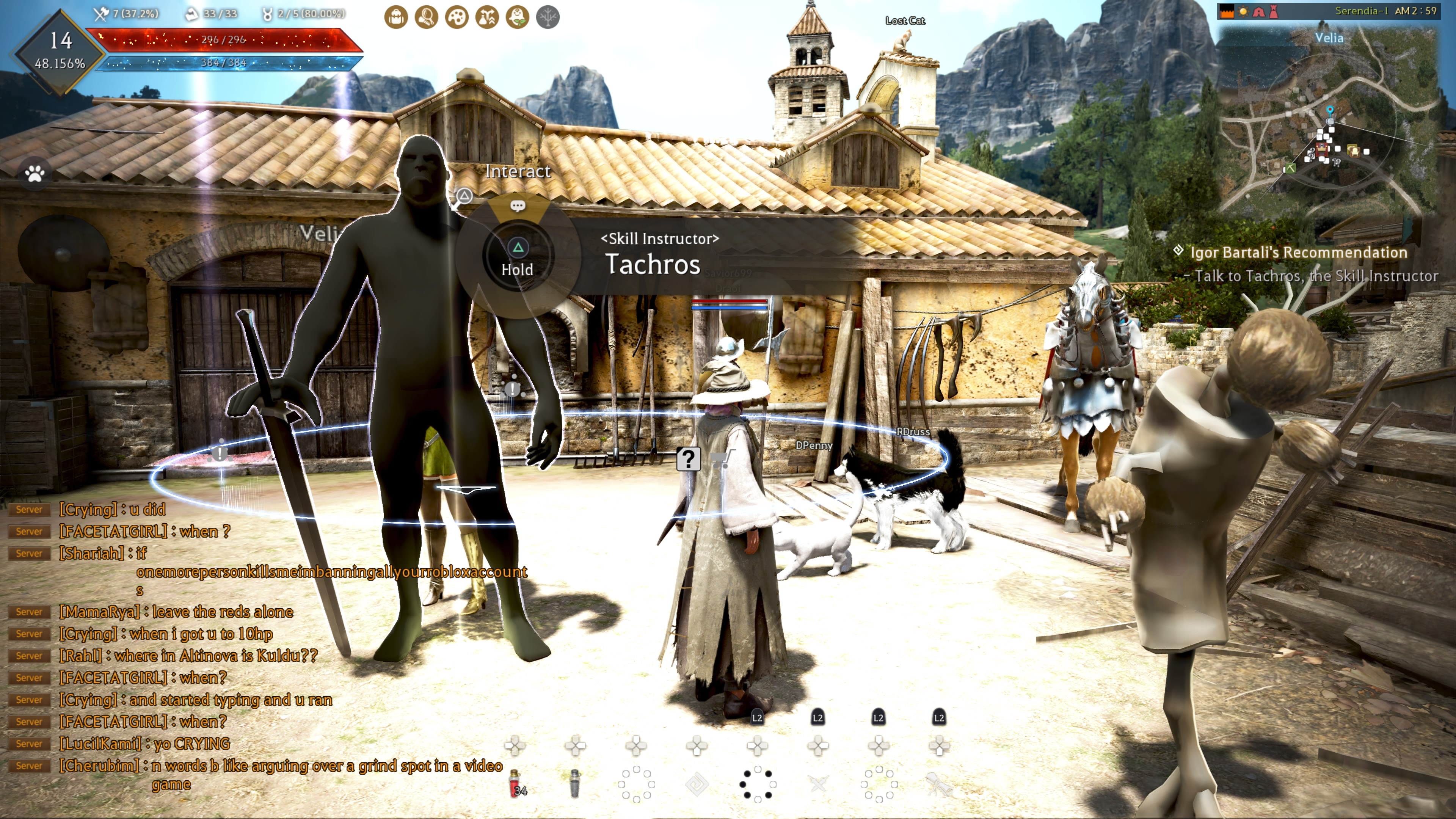The image size is (1456, 819).
Task: Click the crown marker on the minimap
Action: (x=1322, y=149)
